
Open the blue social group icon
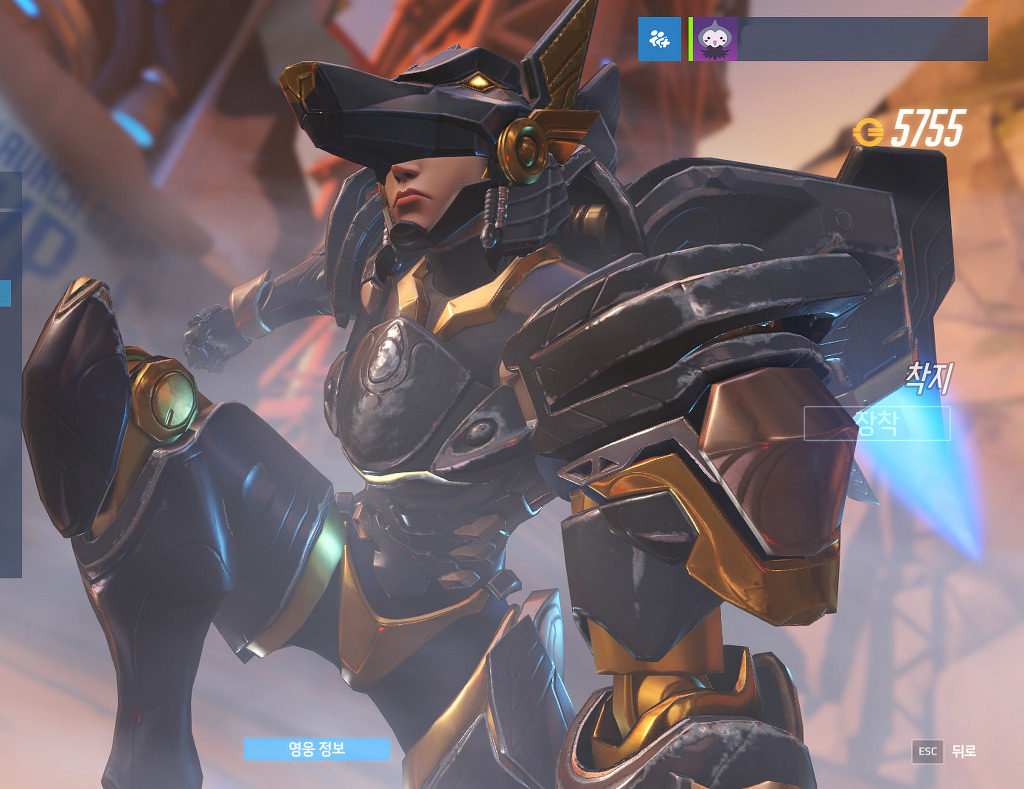(659, 39)
